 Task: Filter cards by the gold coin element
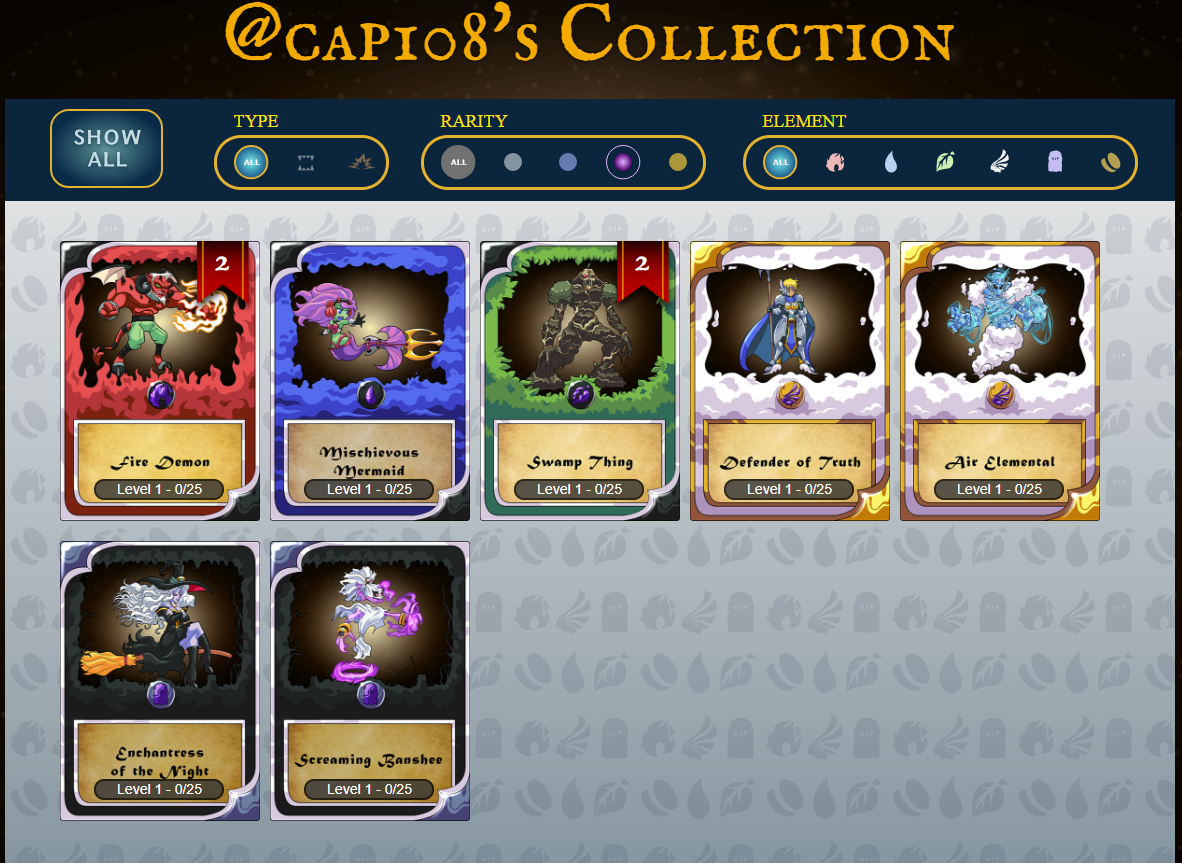pos(1110,162)
